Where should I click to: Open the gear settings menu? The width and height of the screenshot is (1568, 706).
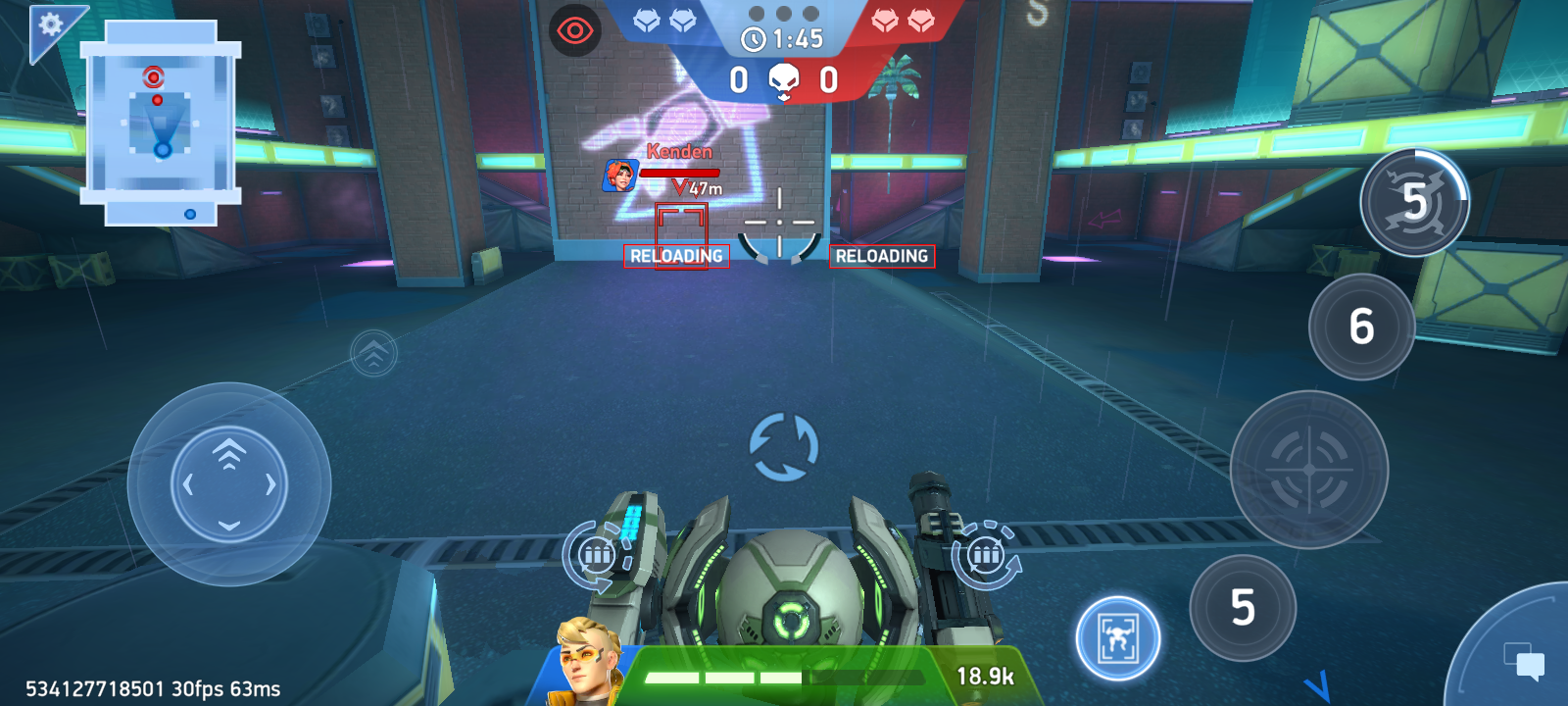49,25
